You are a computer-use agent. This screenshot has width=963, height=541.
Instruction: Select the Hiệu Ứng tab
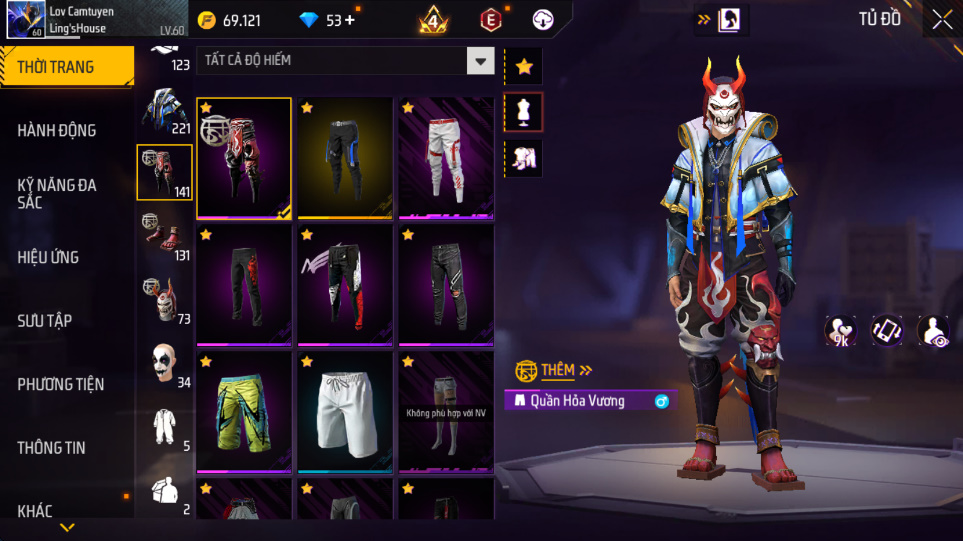tap(48, 257)
